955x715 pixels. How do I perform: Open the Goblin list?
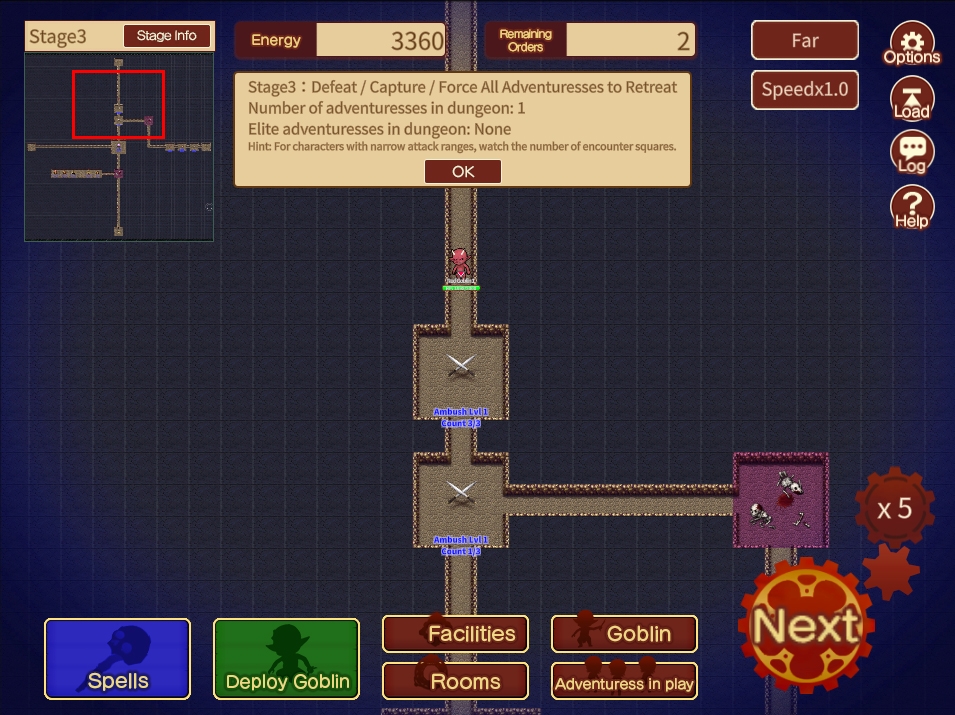click(x=624, y=633)
